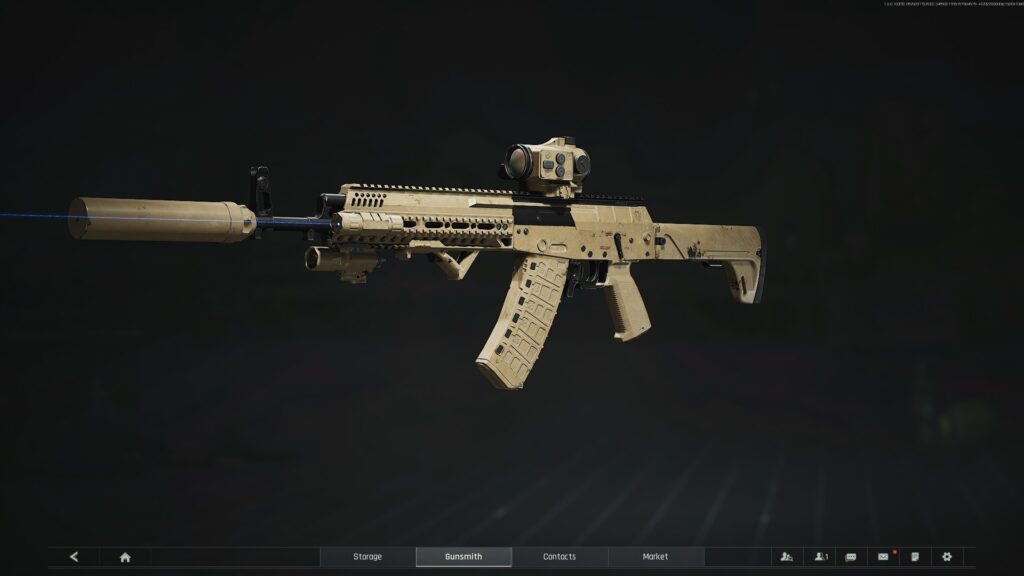Viewport: 1024px width, 576px height.
Task: Switch to the Contacts tab
Action: pyautogui.click(x=559, y=557)
